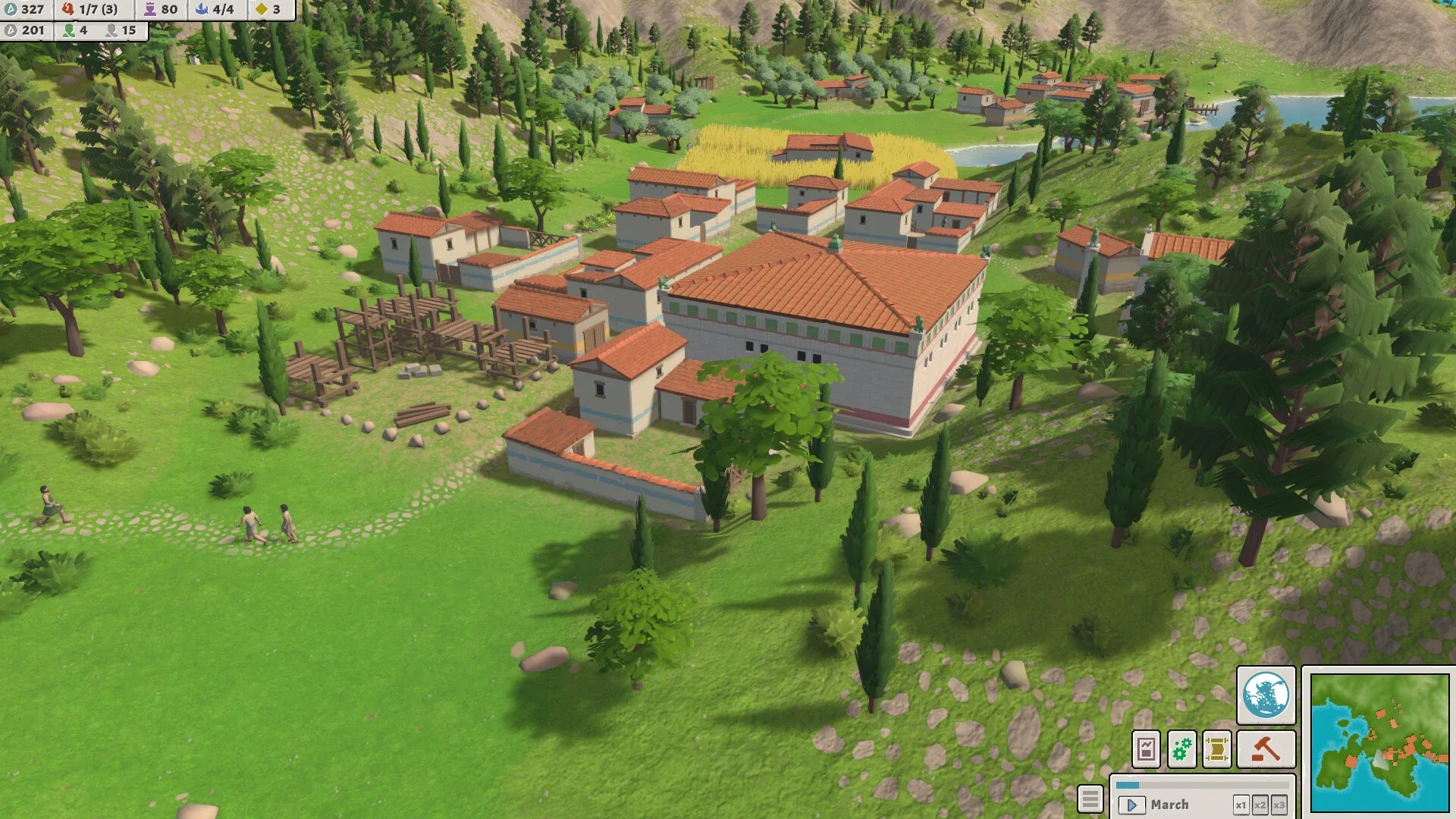Enable x1 game speed
This screenshot has height=819, width=1456.
tap(1242, 804)
